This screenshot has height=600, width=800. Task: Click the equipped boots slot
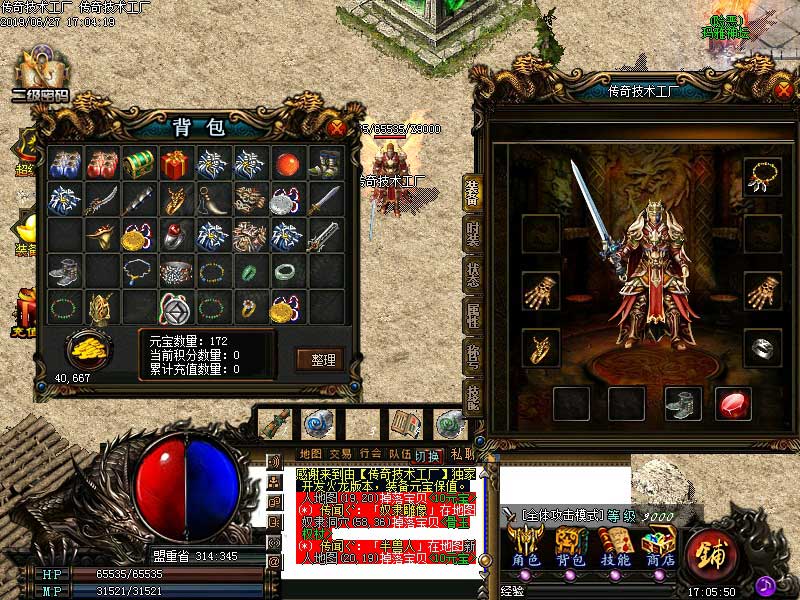point(683,404)
